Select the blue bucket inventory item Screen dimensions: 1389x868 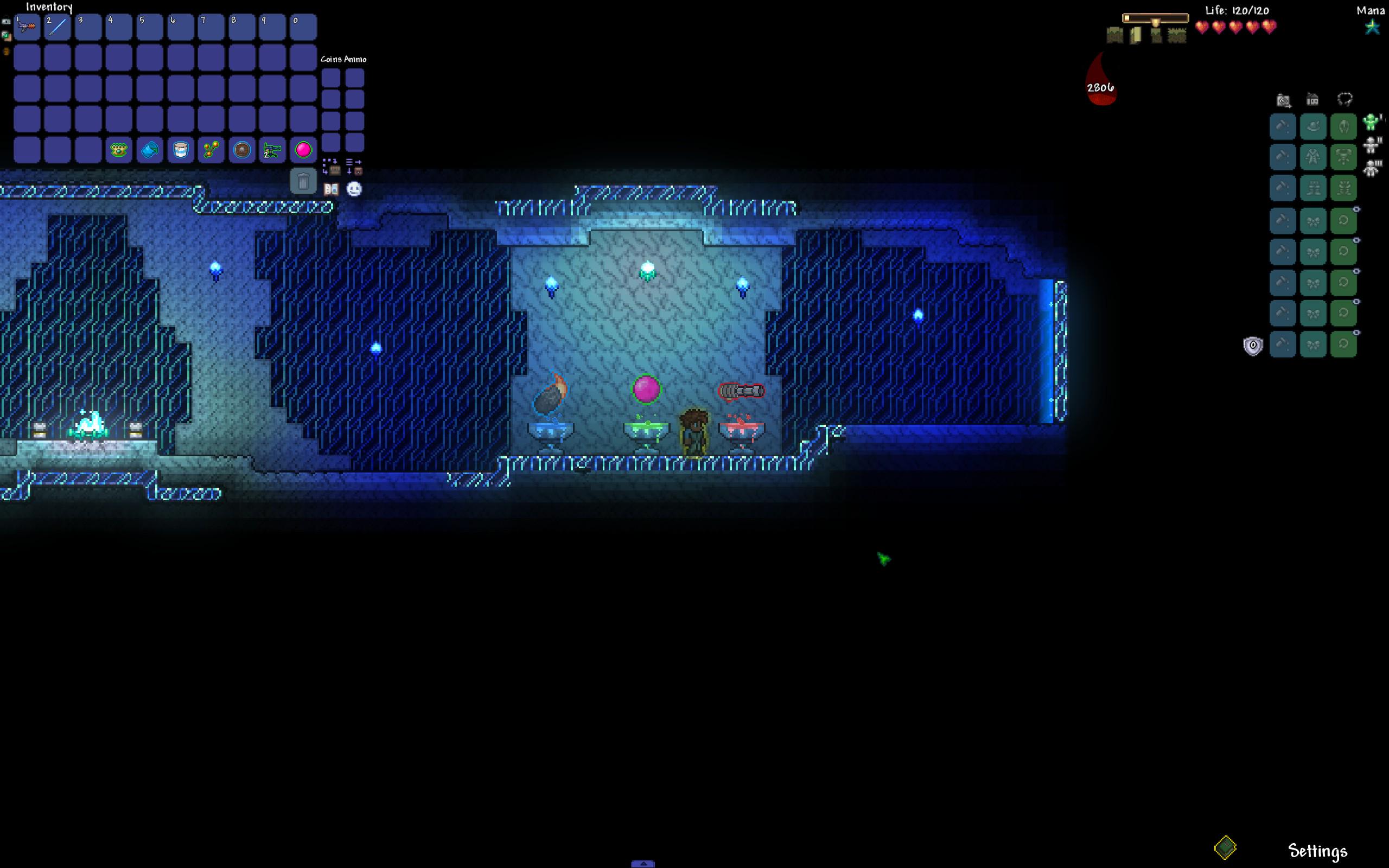click(150, 150)
